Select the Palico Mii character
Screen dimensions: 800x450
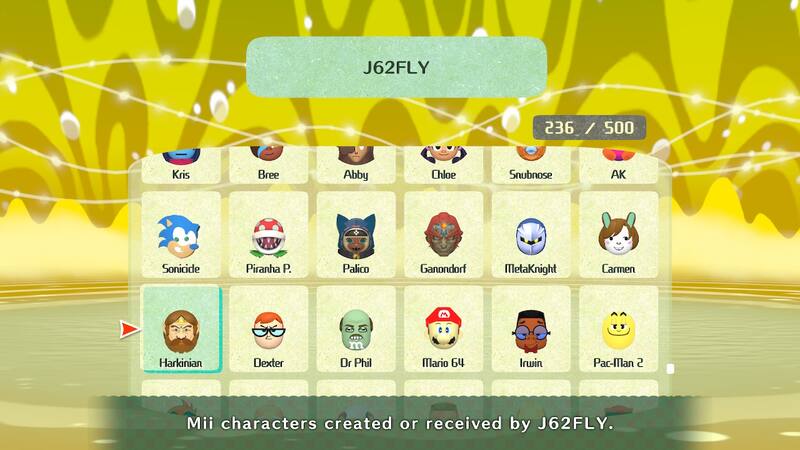point(355,236)
